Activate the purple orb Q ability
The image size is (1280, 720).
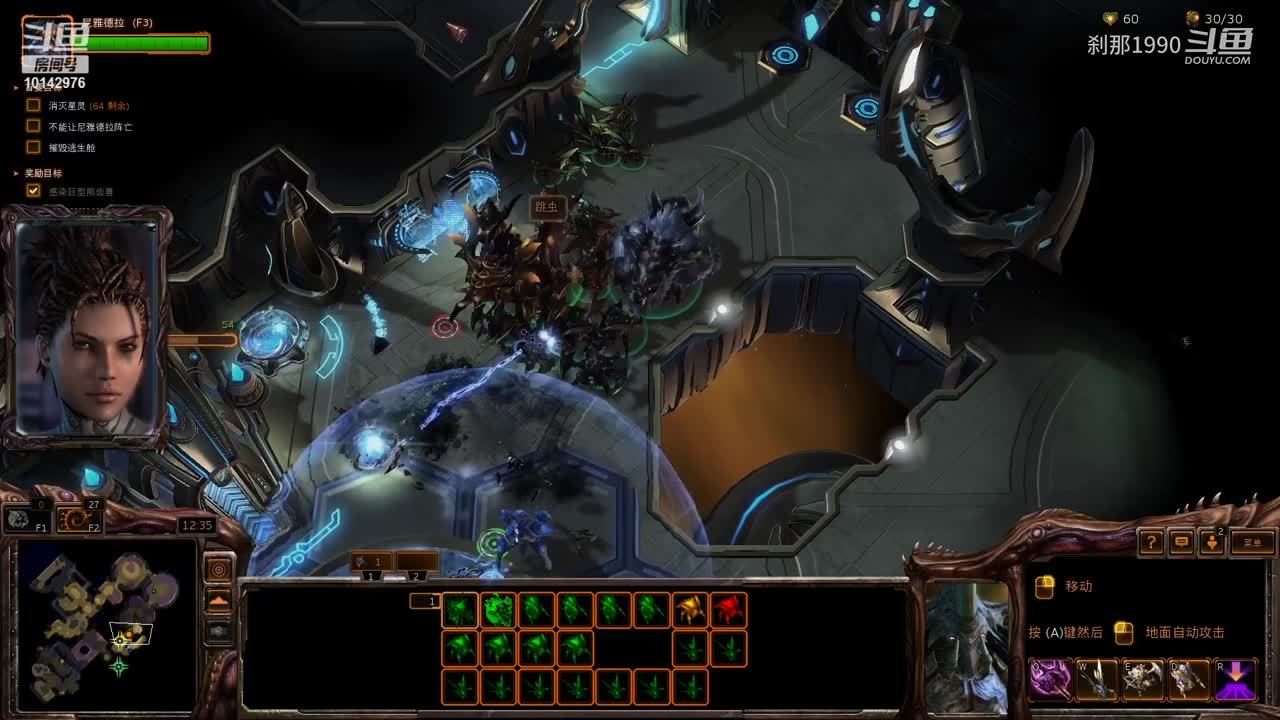[1050, 680]
